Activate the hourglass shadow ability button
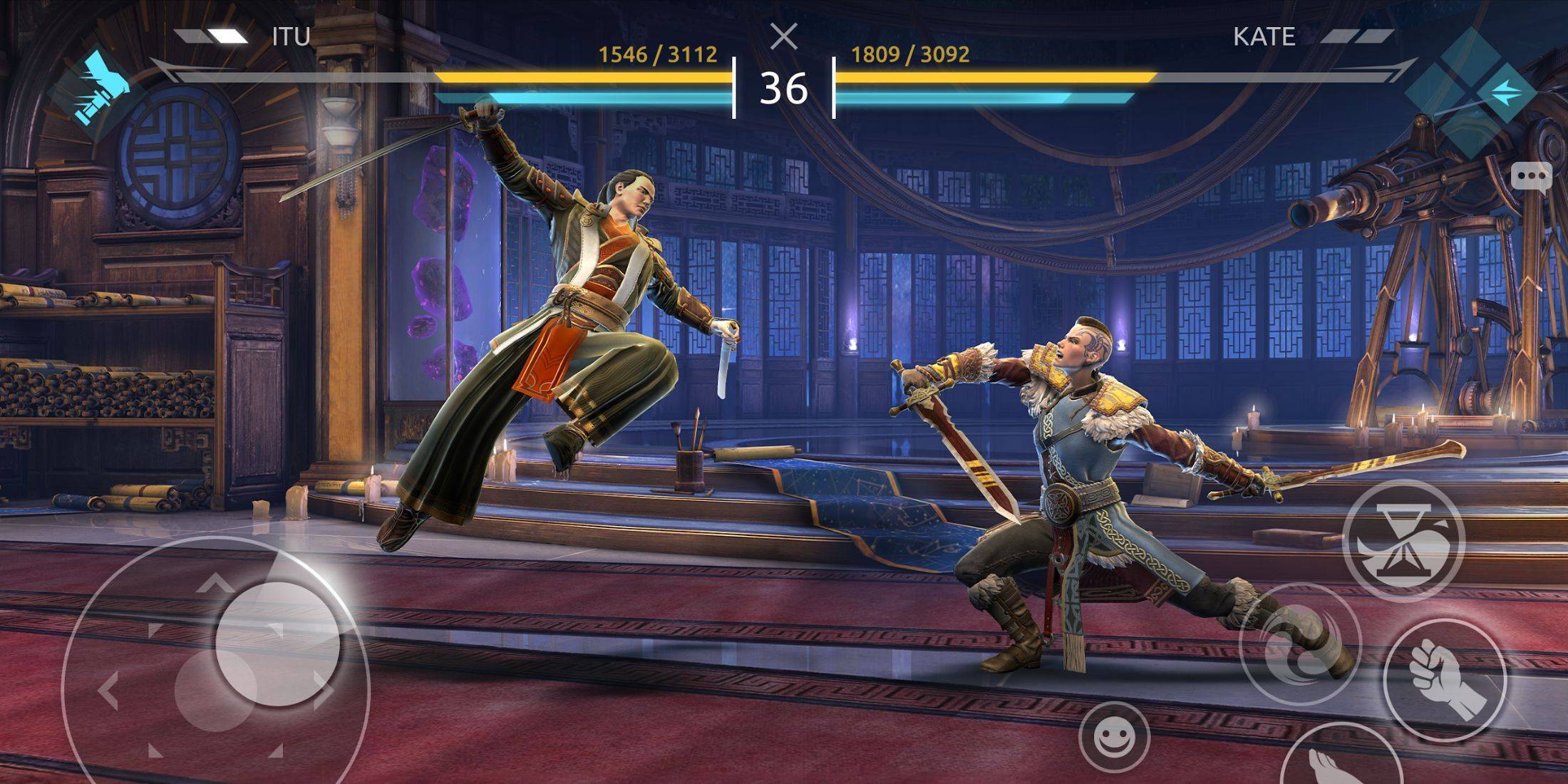1568x784 pixels. [x=1403, y=540]
